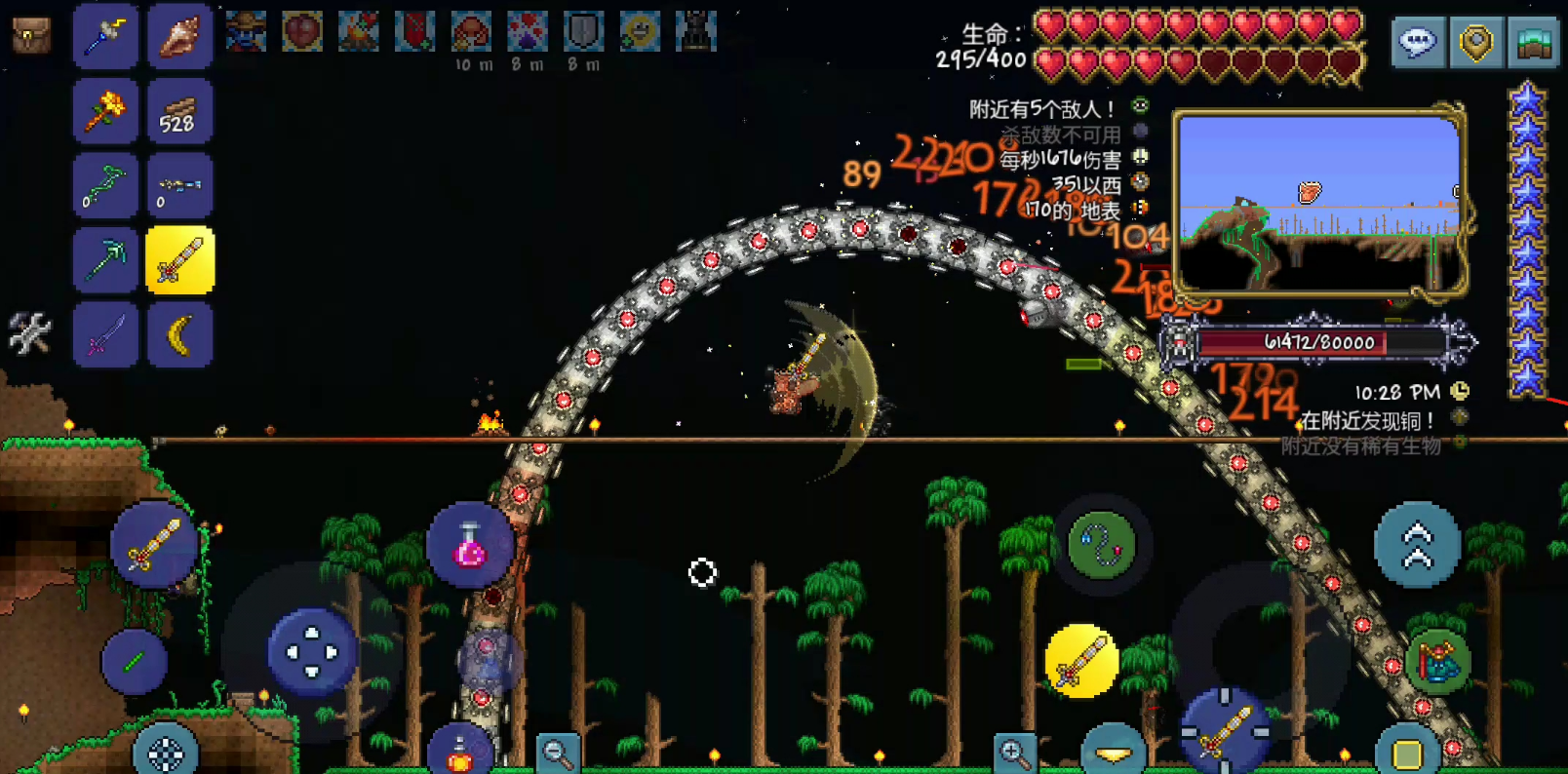Tap the double-arrow jump button

coord(1417,545)
